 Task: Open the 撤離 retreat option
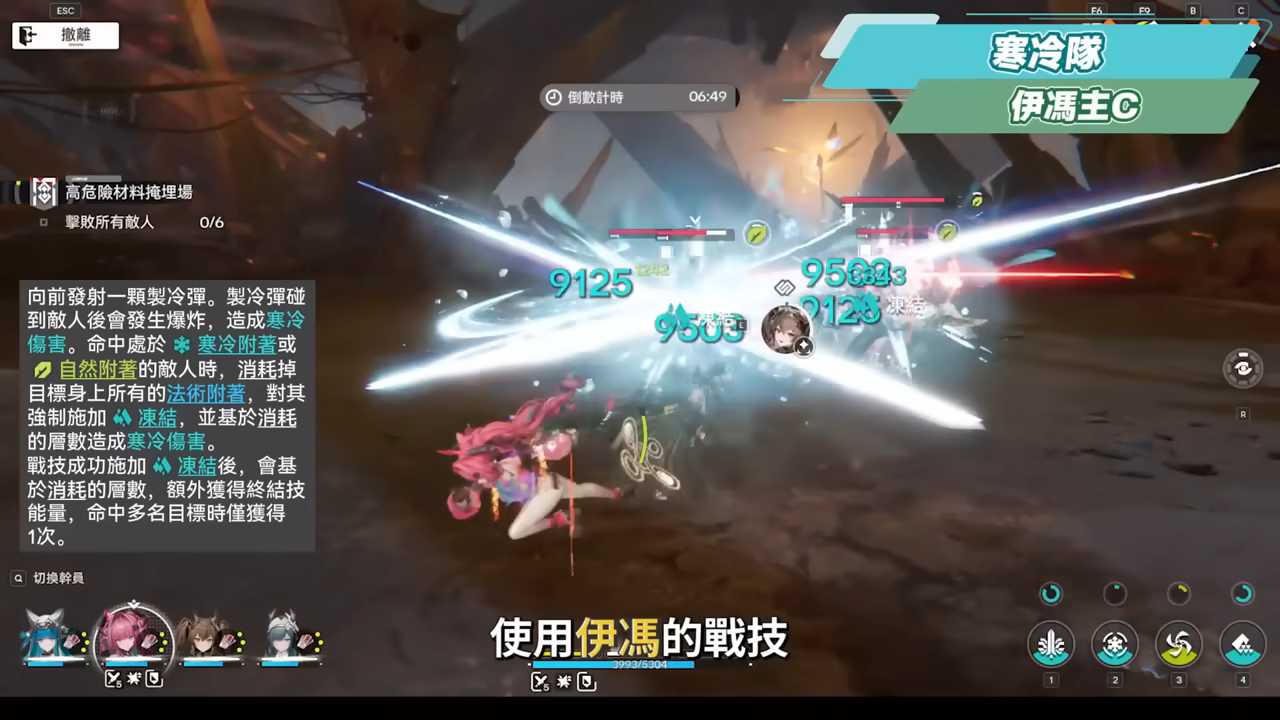pos(64,35)
